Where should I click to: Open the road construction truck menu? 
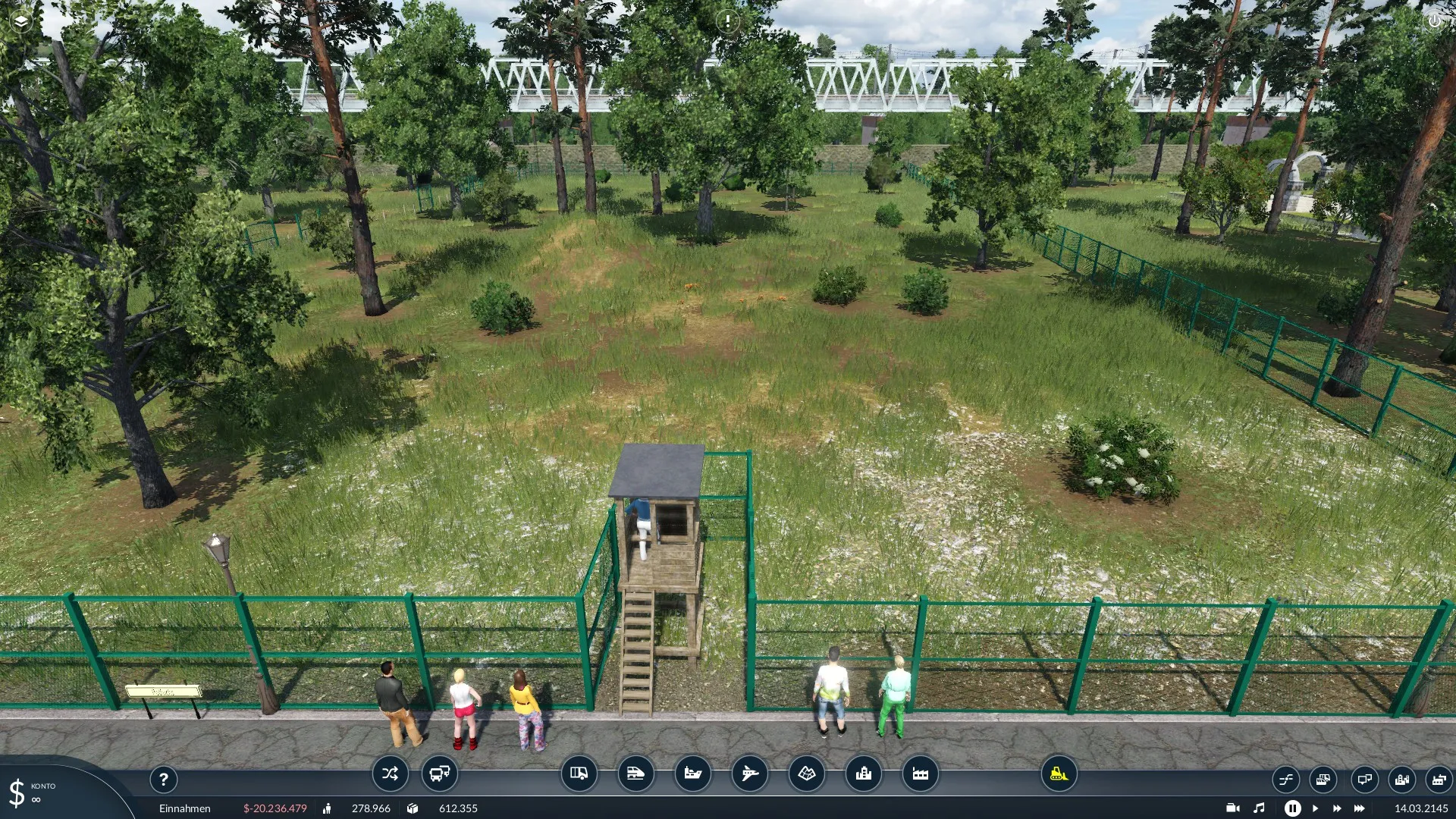[579, 773]
